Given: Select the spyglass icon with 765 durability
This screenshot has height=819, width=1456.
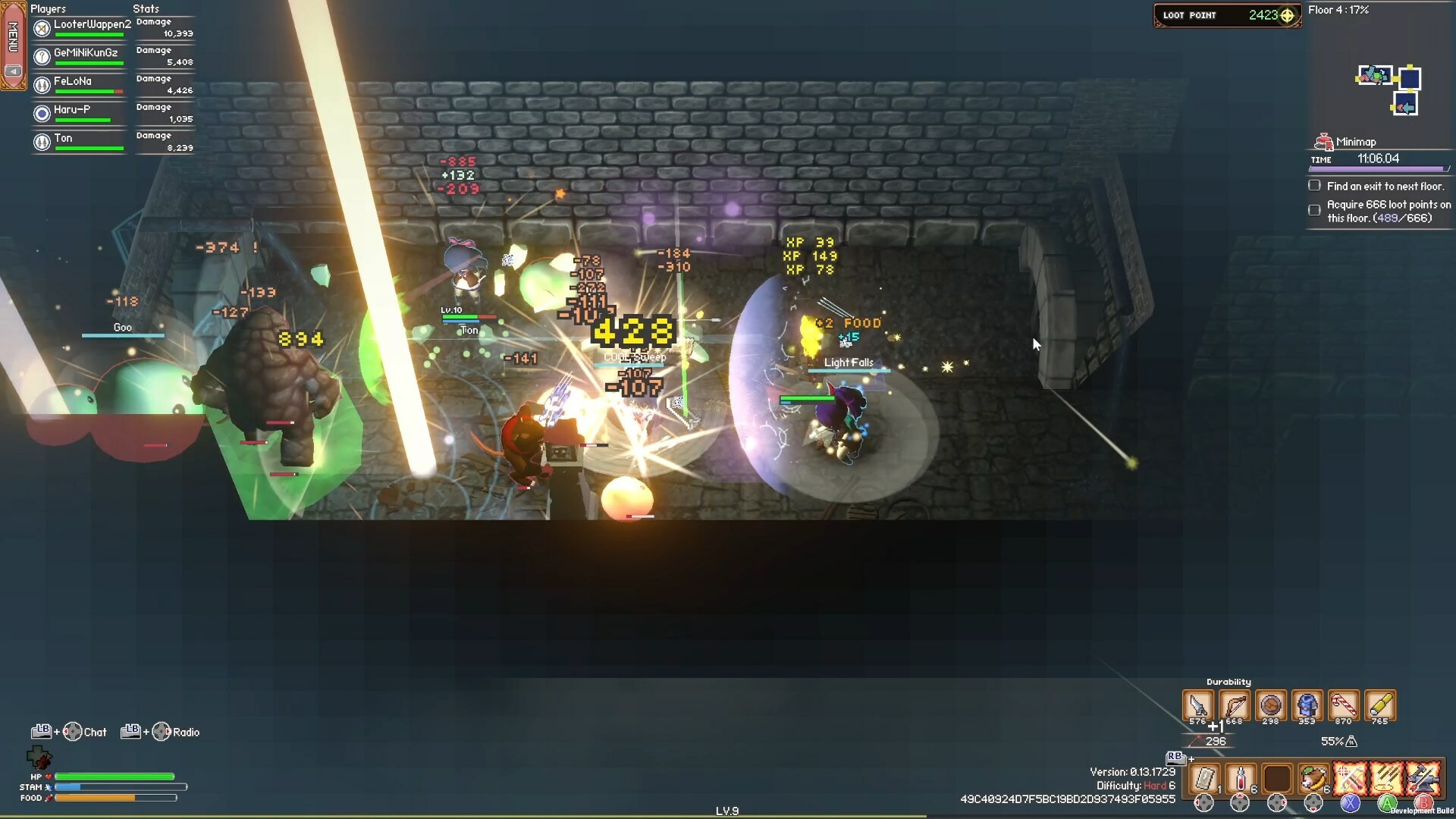Looking at the screenshot, I should coord(1380,704).
